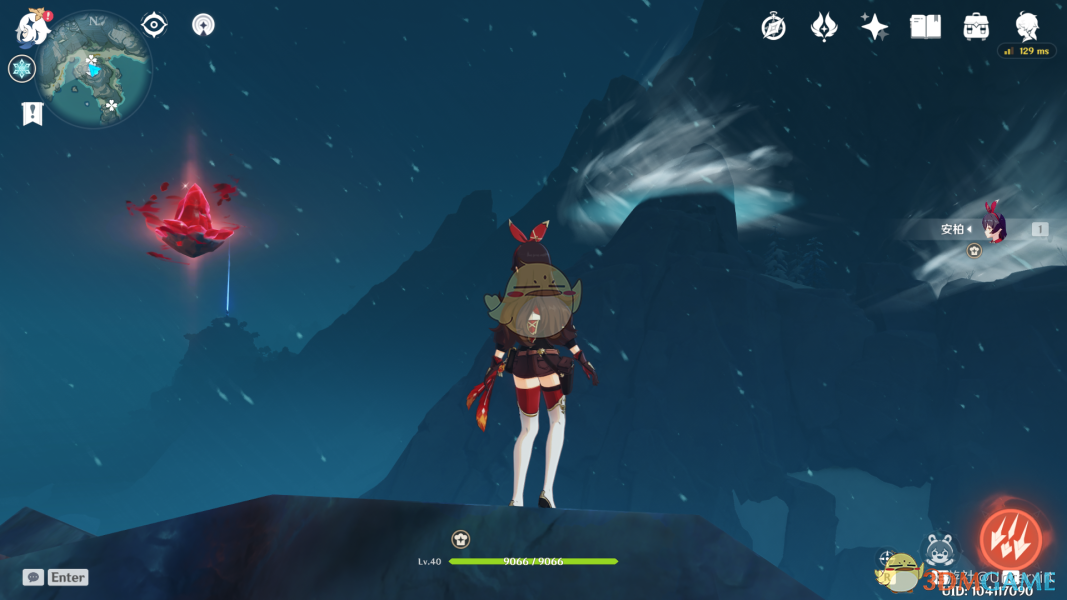Open the Paimon menu
1067x600 pixels.
point(33,28)
